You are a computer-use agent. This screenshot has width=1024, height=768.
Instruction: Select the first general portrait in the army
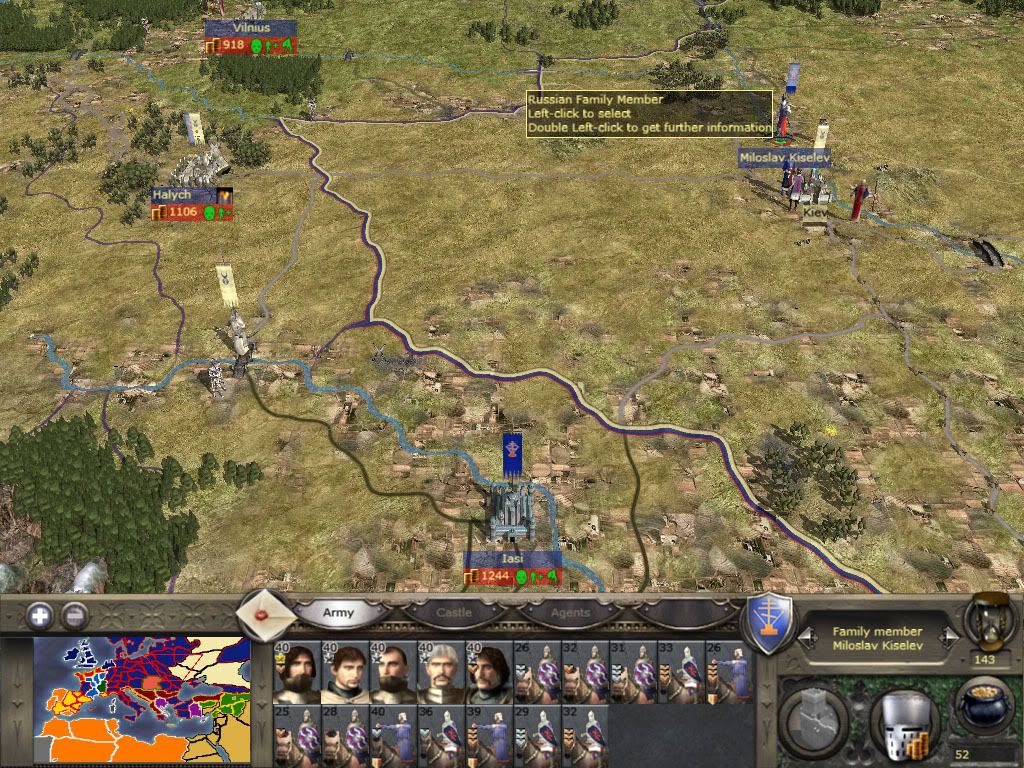(x=296, y=672)
